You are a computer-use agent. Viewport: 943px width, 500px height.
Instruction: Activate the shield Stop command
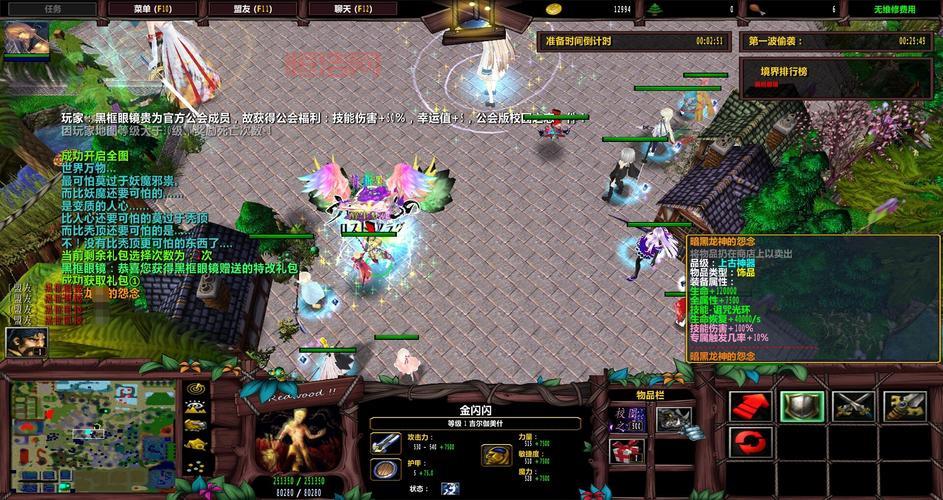(802, 405)
